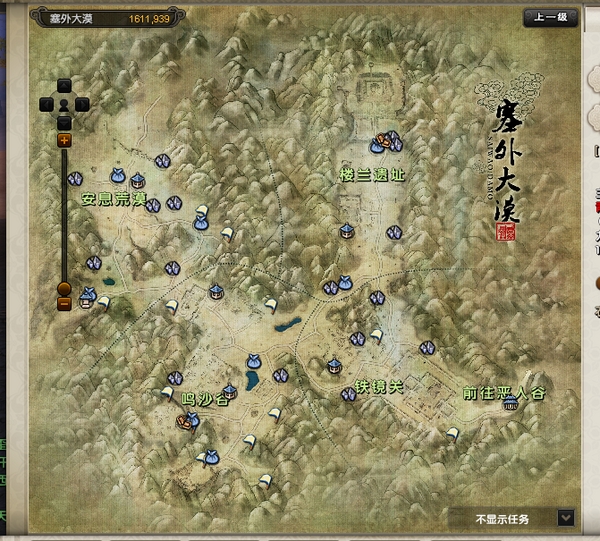Click the zoom slider's round knob

tap(64, 289)
